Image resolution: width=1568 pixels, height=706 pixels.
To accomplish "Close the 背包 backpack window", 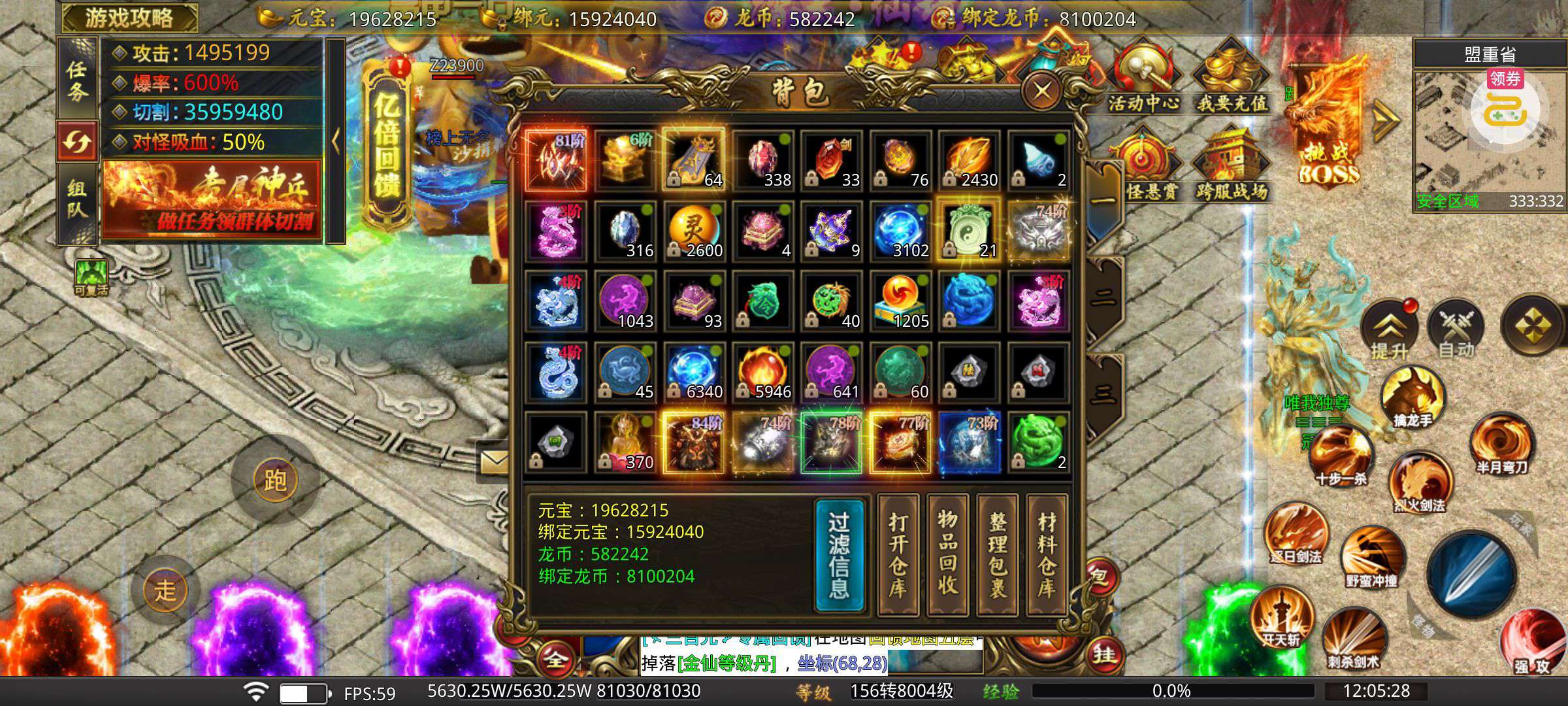I will [1041, 91].
